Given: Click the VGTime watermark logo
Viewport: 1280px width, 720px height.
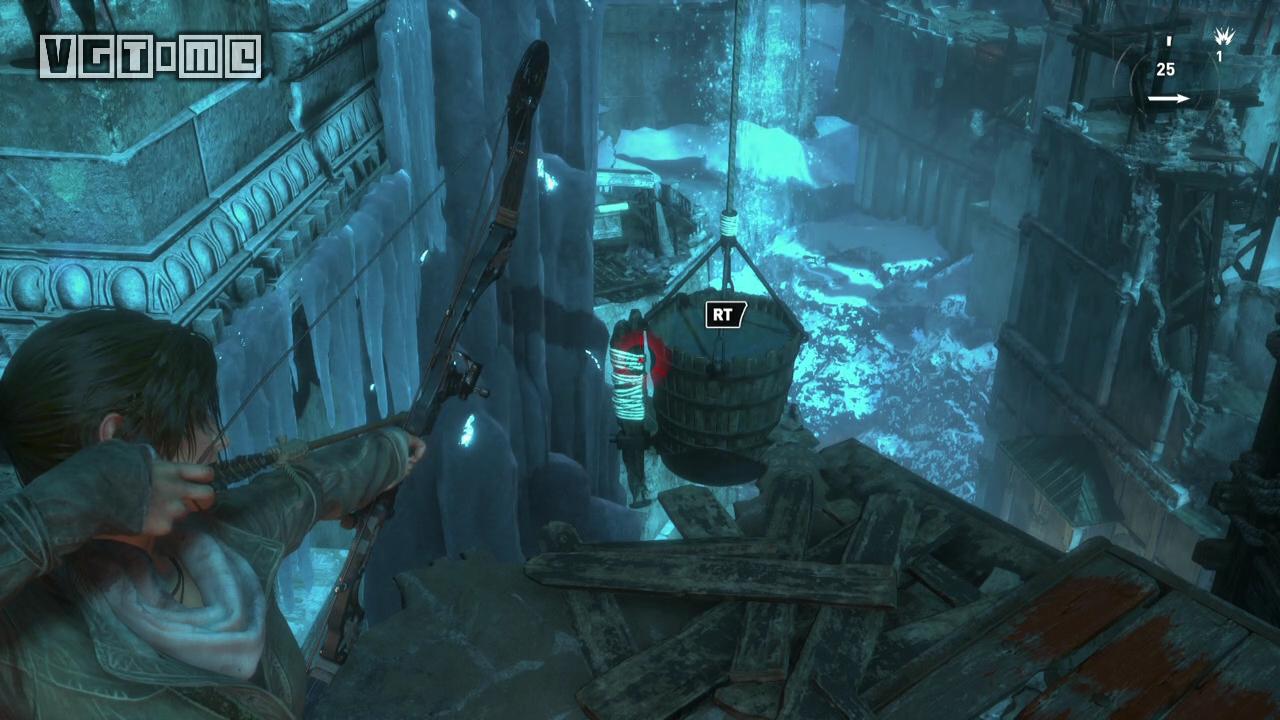Looking at the screenshot, I should (150, 56).
